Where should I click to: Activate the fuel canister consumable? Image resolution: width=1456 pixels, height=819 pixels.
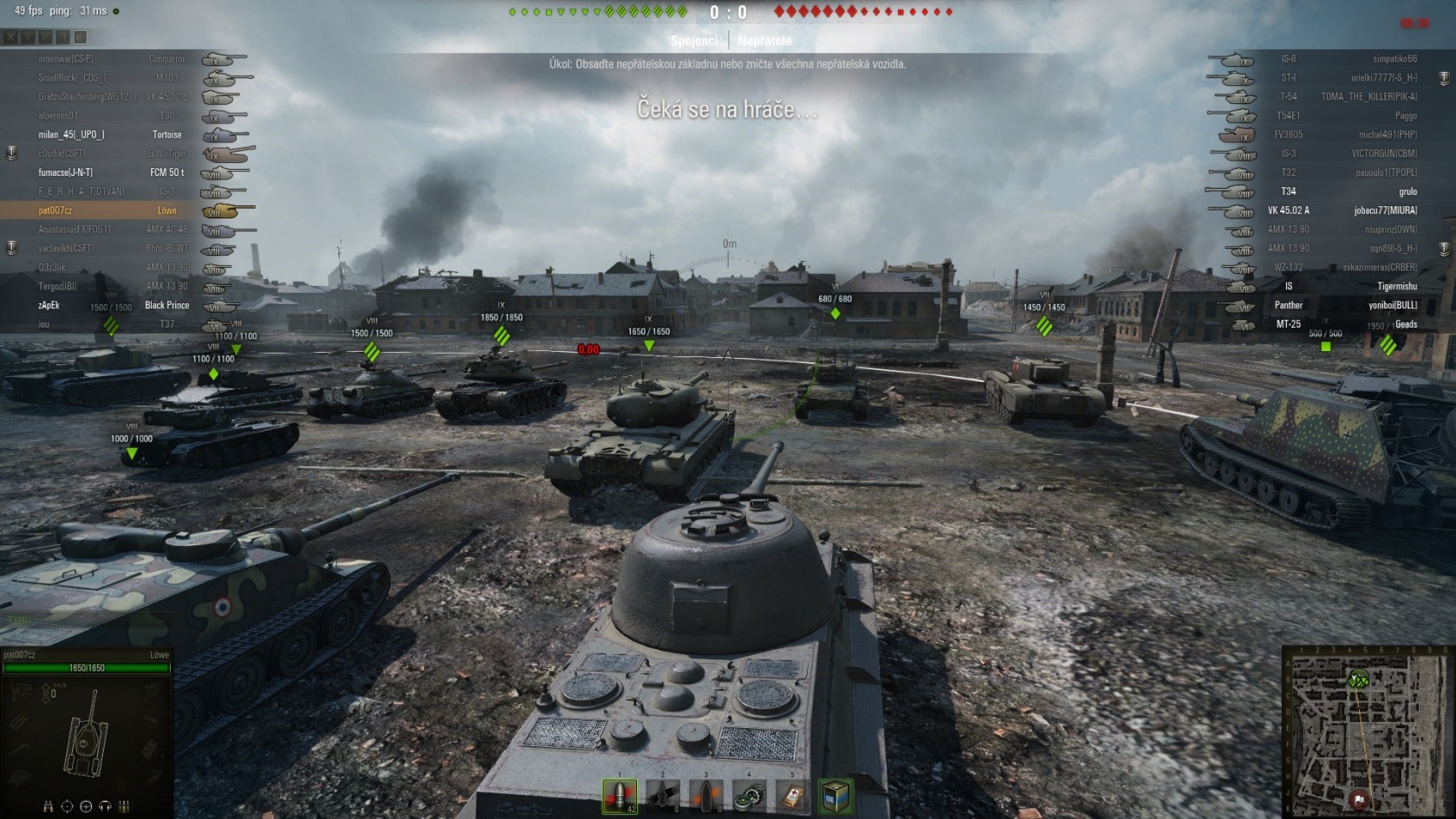coord(835,796)
